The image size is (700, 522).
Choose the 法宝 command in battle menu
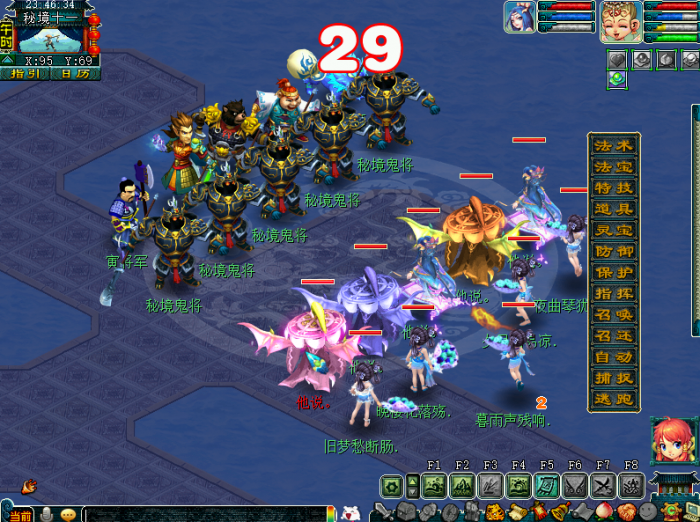pos(614,167)
